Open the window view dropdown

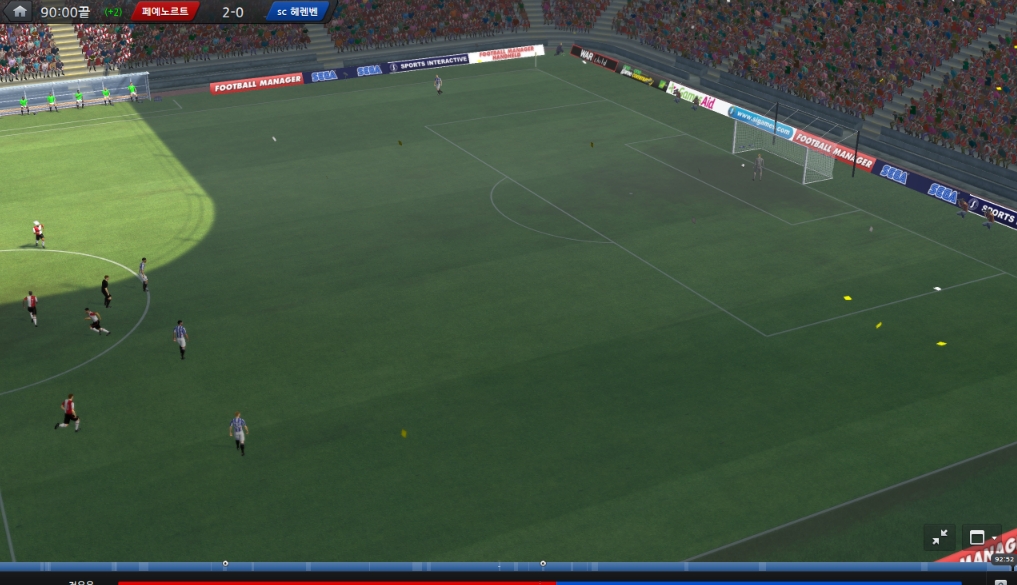[x=981, y=537]
